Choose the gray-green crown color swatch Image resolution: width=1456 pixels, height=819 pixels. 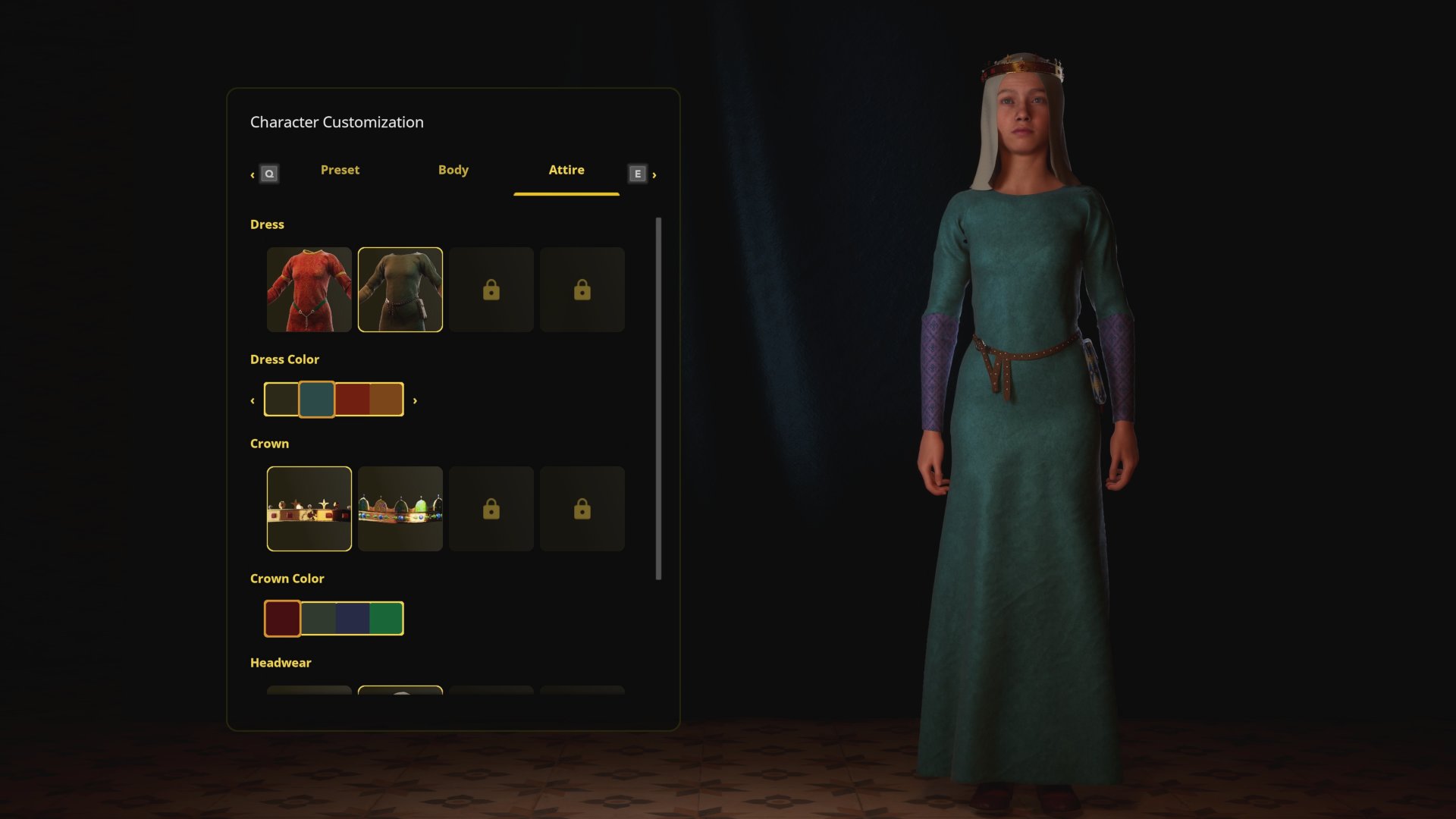pyautogui.click(x=318, y=619)
